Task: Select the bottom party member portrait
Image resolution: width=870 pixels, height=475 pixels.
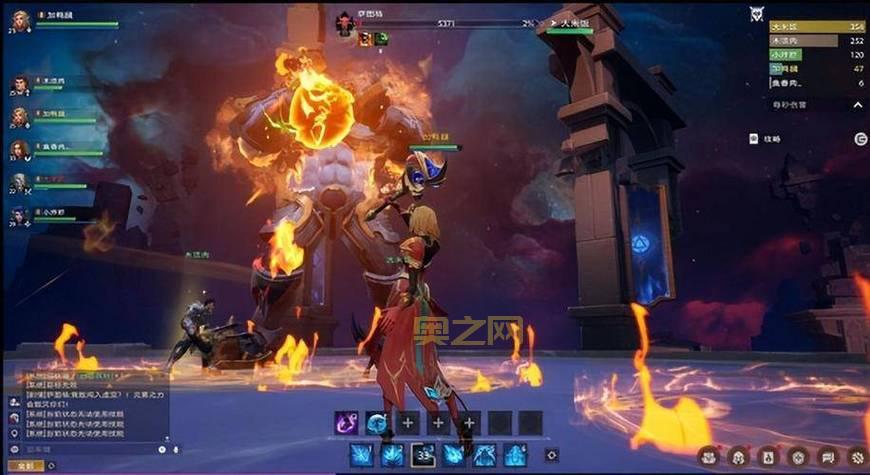Action: 20,214
